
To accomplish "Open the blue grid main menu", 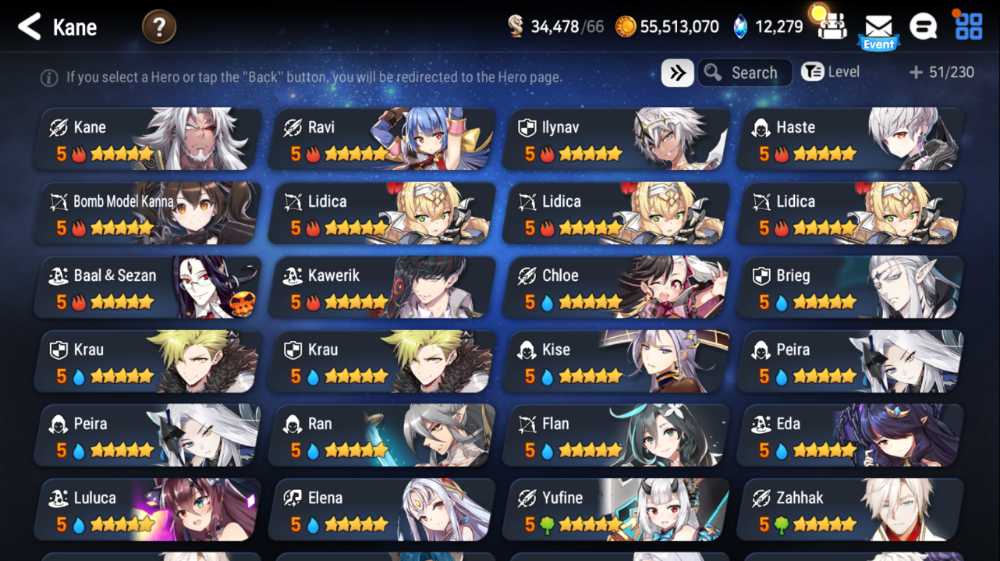I will (x=968, y=26).
